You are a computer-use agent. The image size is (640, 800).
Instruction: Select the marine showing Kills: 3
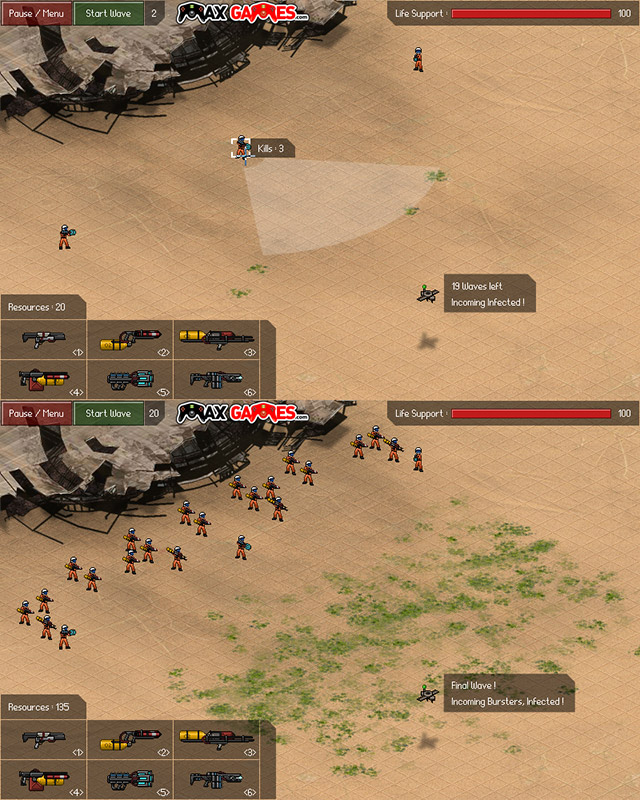(x=241, y=148)
